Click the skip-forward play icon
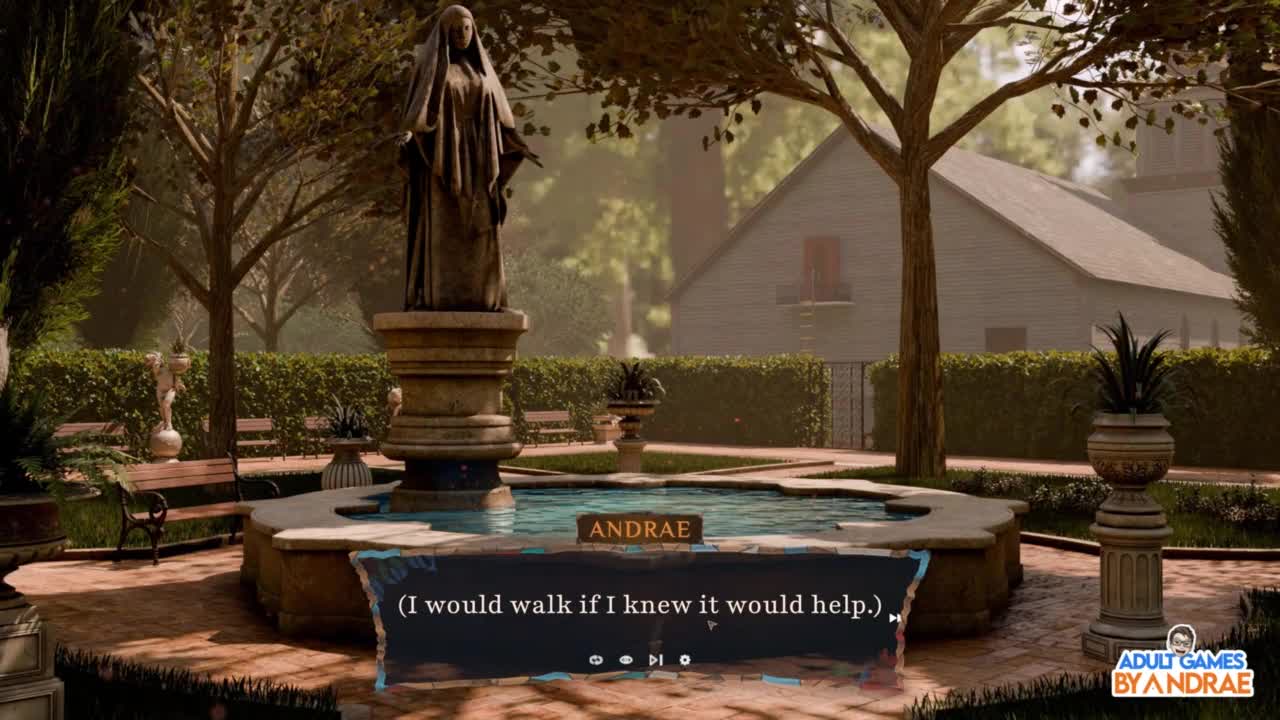Viewport: 1280px width, 720px height. pyautogui.click(x=655, y=660)
